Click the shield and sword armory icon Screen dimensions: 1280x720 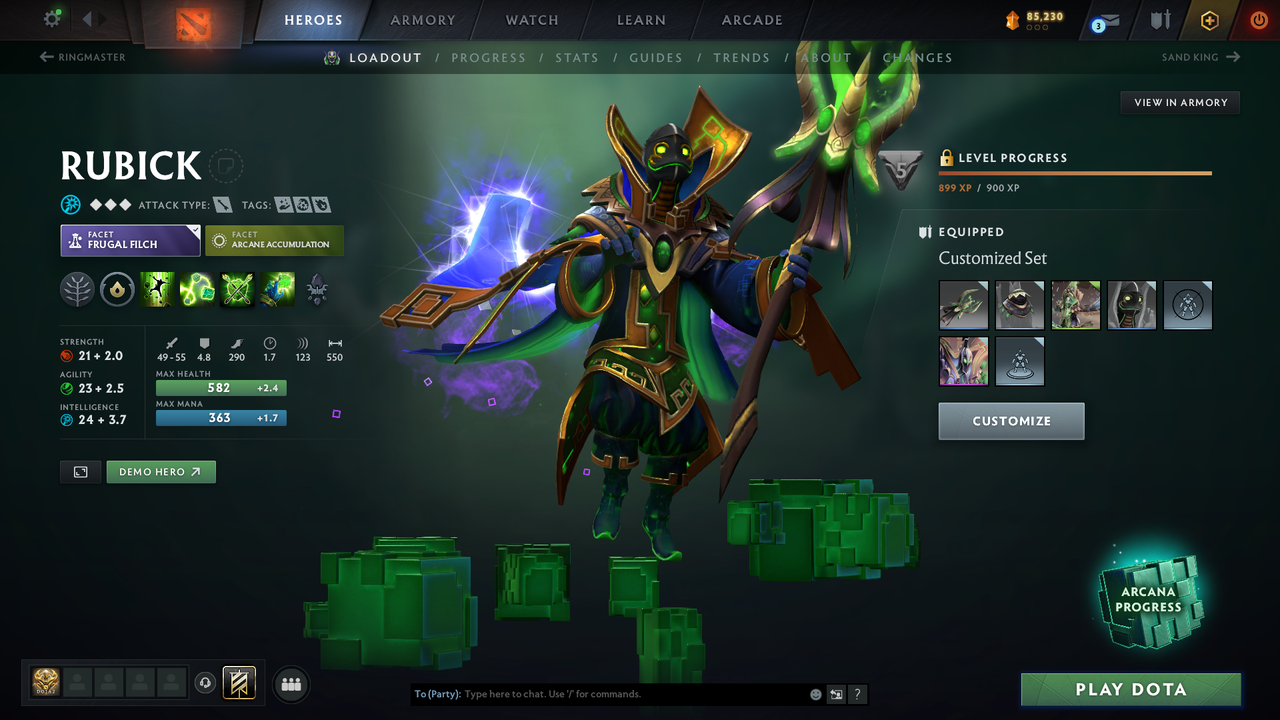(1160, 19)
